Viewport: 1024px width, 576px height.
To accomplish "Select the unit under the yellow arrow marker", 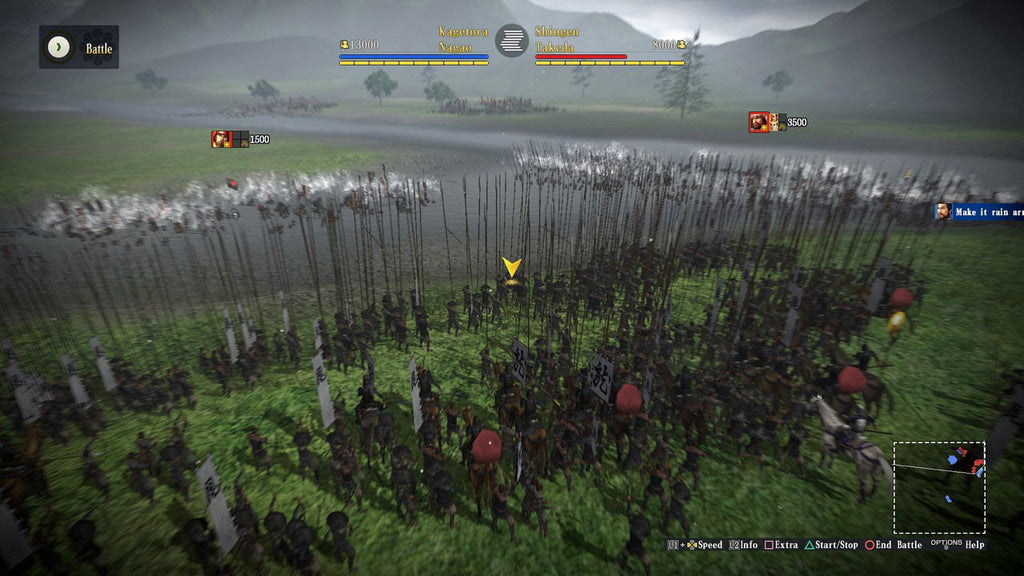I will pos(512,284).
